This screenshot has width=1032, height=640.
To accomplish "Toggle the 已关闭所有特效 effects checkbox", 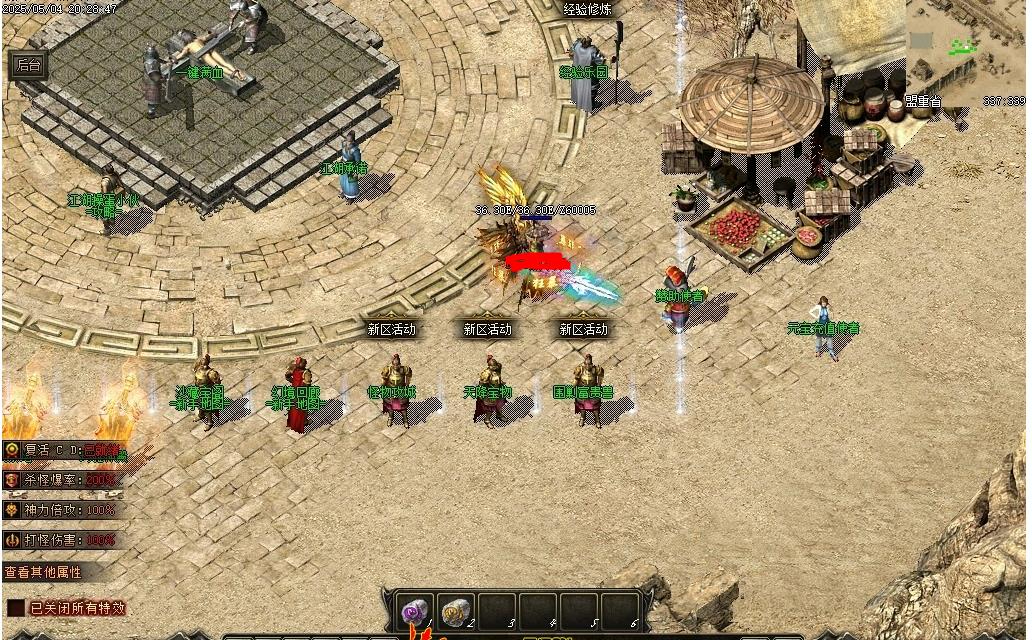I will [17, 608].
